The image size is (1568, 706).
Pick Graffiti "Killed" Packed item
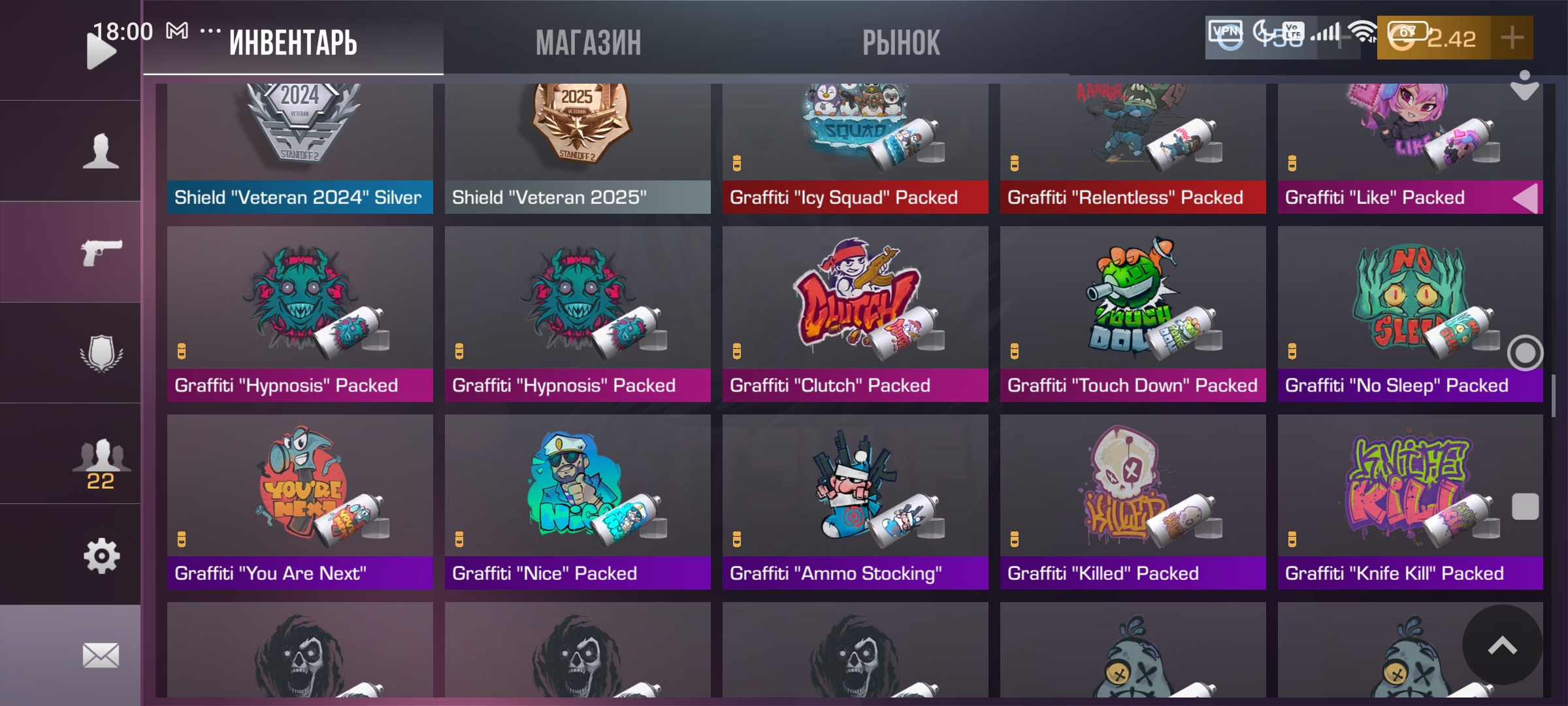click(1133, 502)
